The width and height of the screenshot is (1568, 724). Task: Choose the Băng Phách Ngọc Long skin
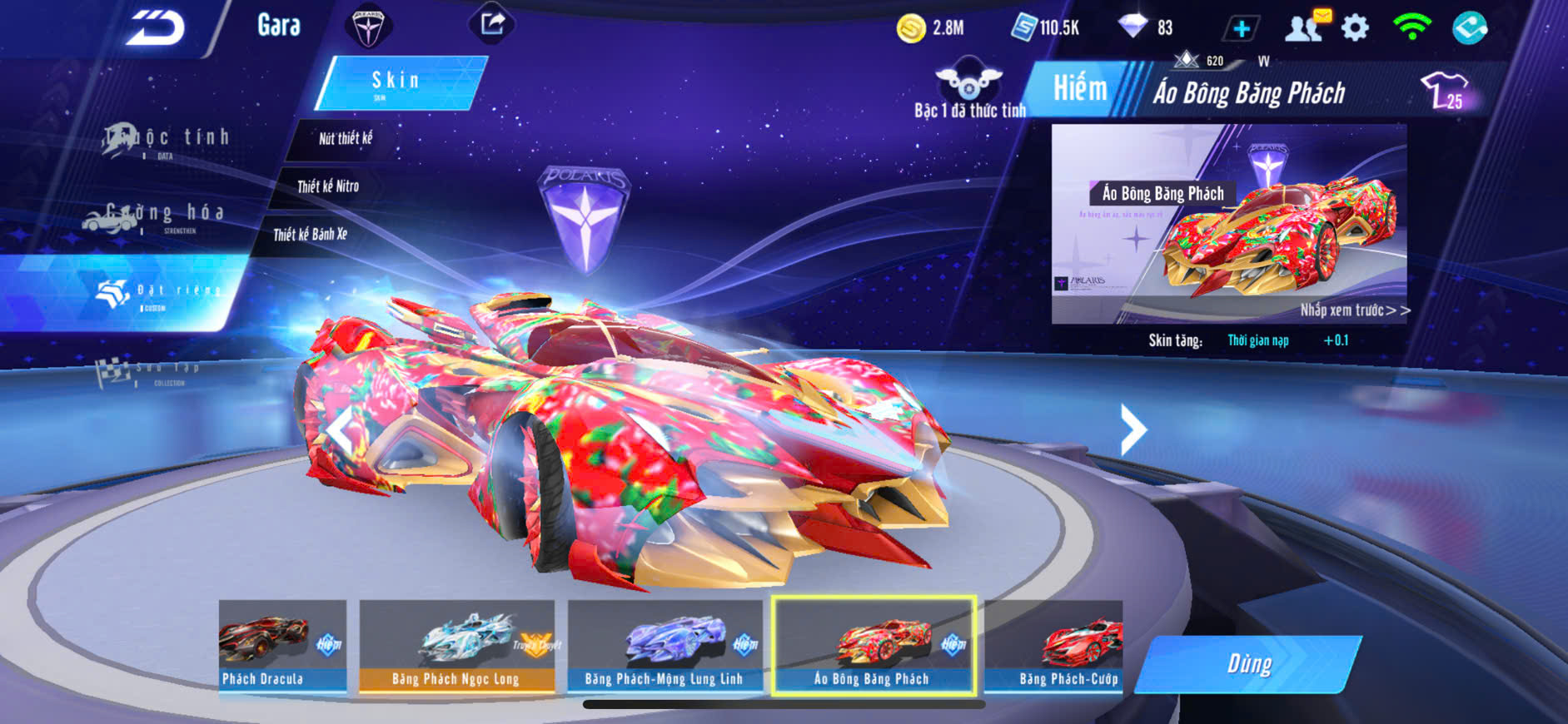[x=456, y=646]
